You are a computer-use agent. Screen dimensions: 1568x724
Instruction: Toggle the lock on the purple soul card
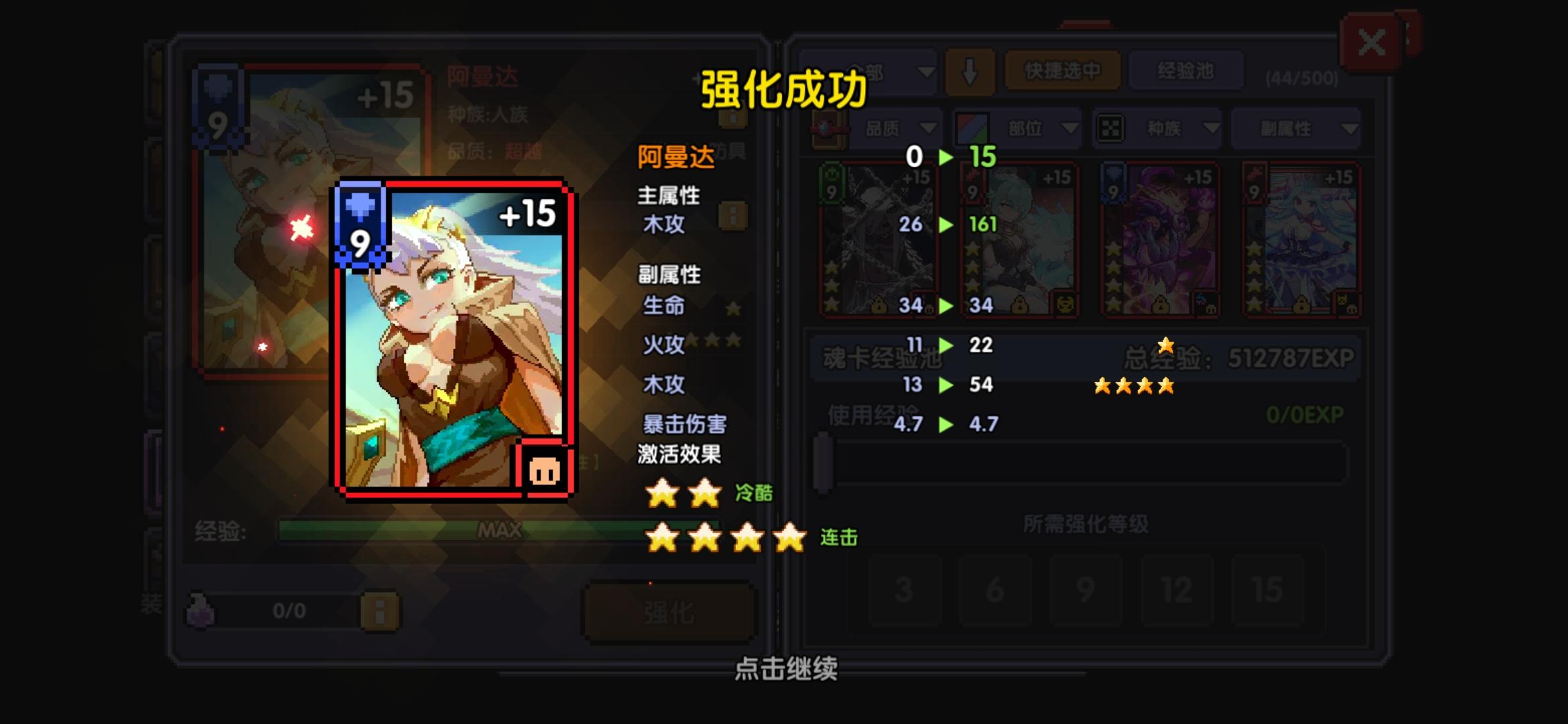click(1160, 304)
